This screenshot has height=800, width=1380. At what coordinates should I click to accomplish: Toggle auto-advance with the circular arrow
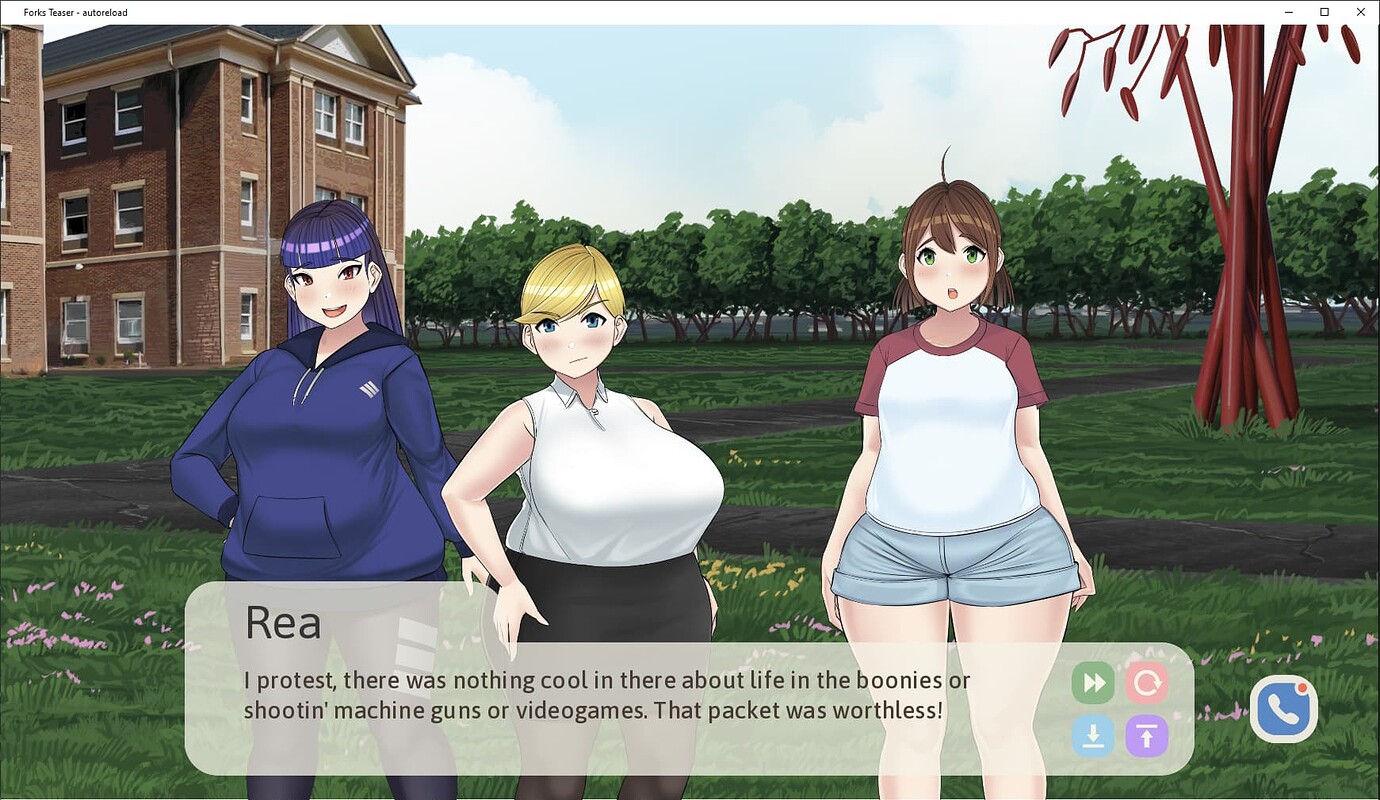[1147, 683]
